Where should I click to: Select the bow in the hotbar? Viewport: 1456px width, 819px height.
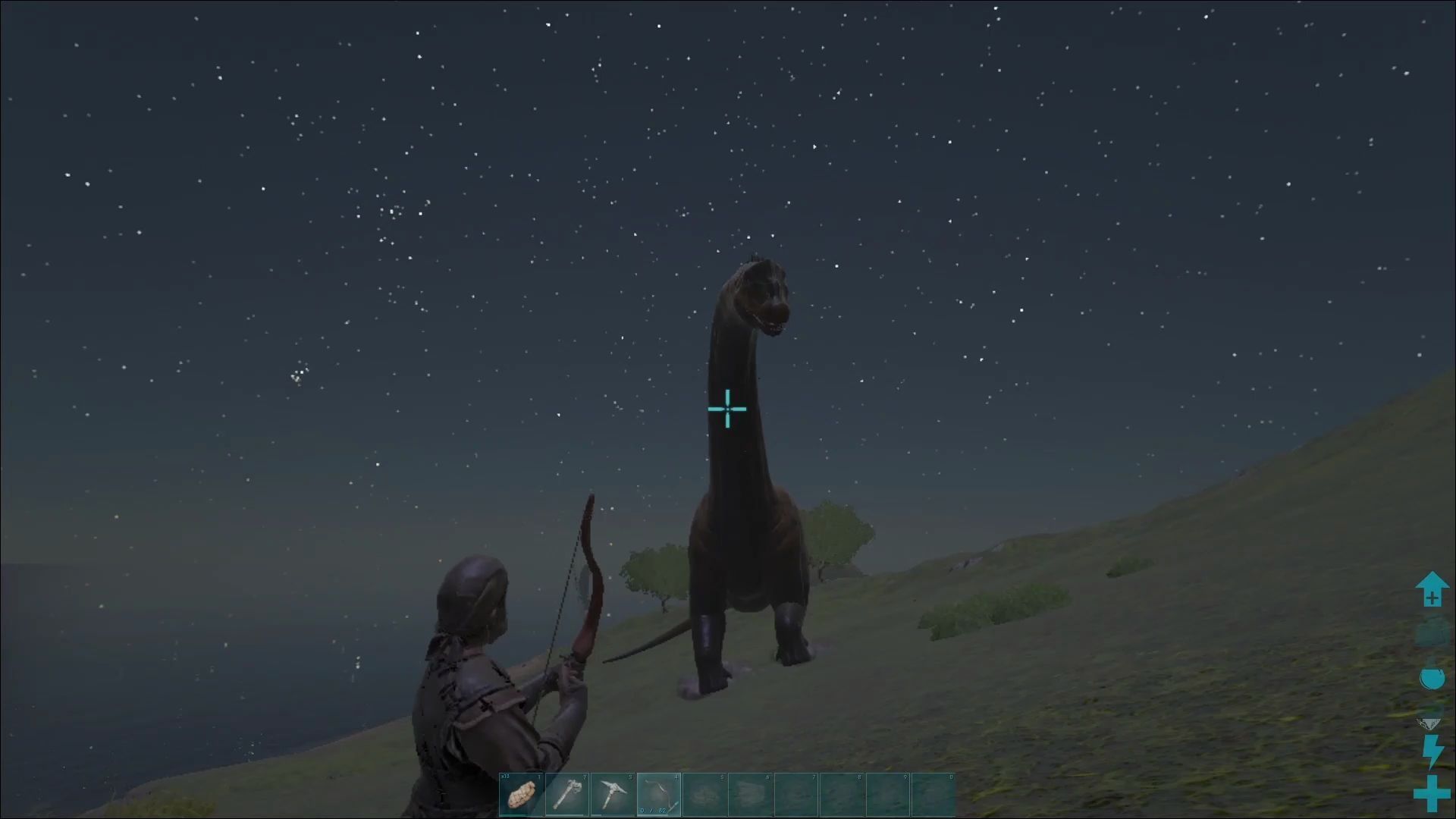[658, 795]
